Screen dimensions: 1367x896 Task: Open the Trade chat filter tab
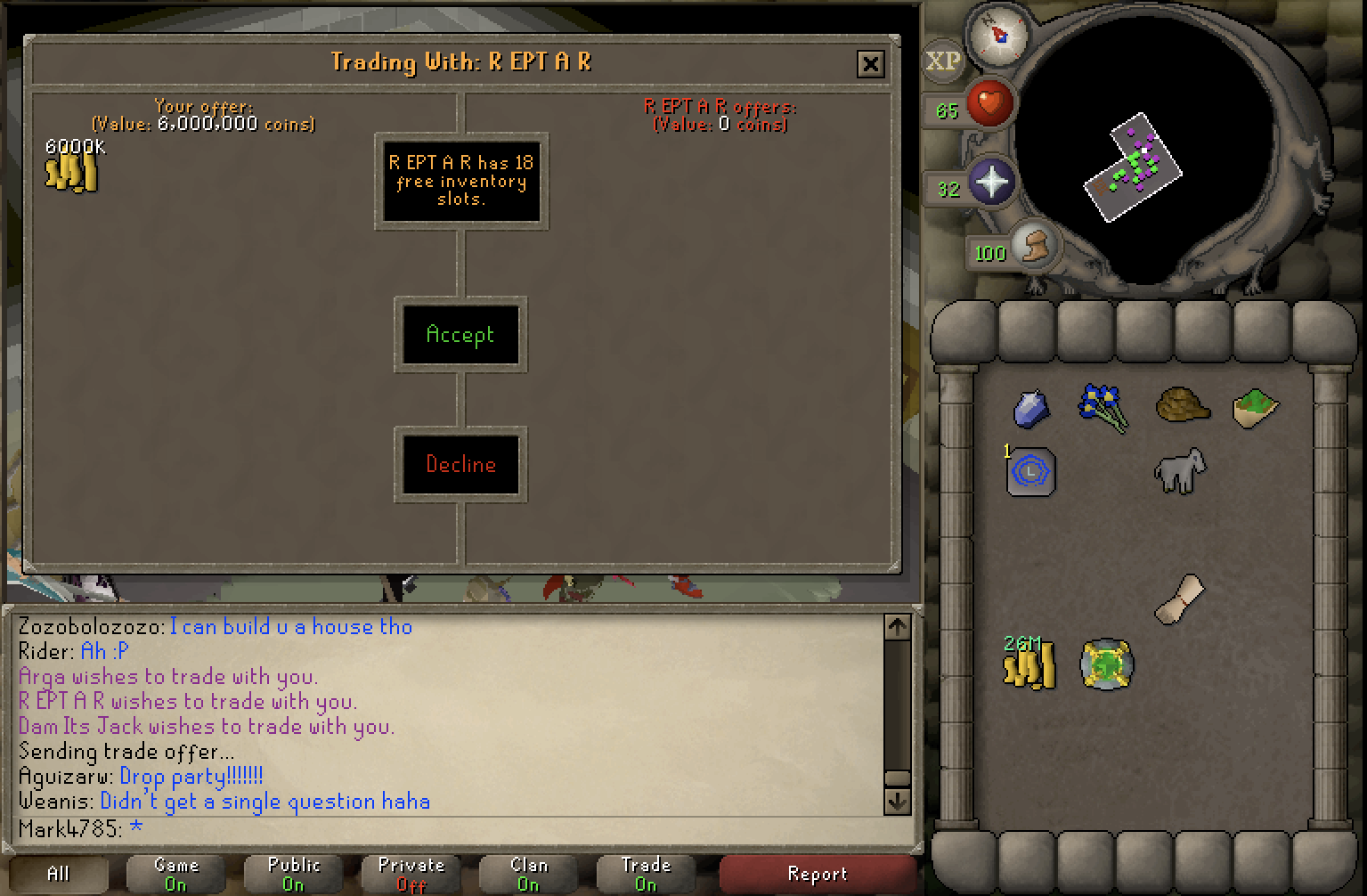(x=646, y=874)
